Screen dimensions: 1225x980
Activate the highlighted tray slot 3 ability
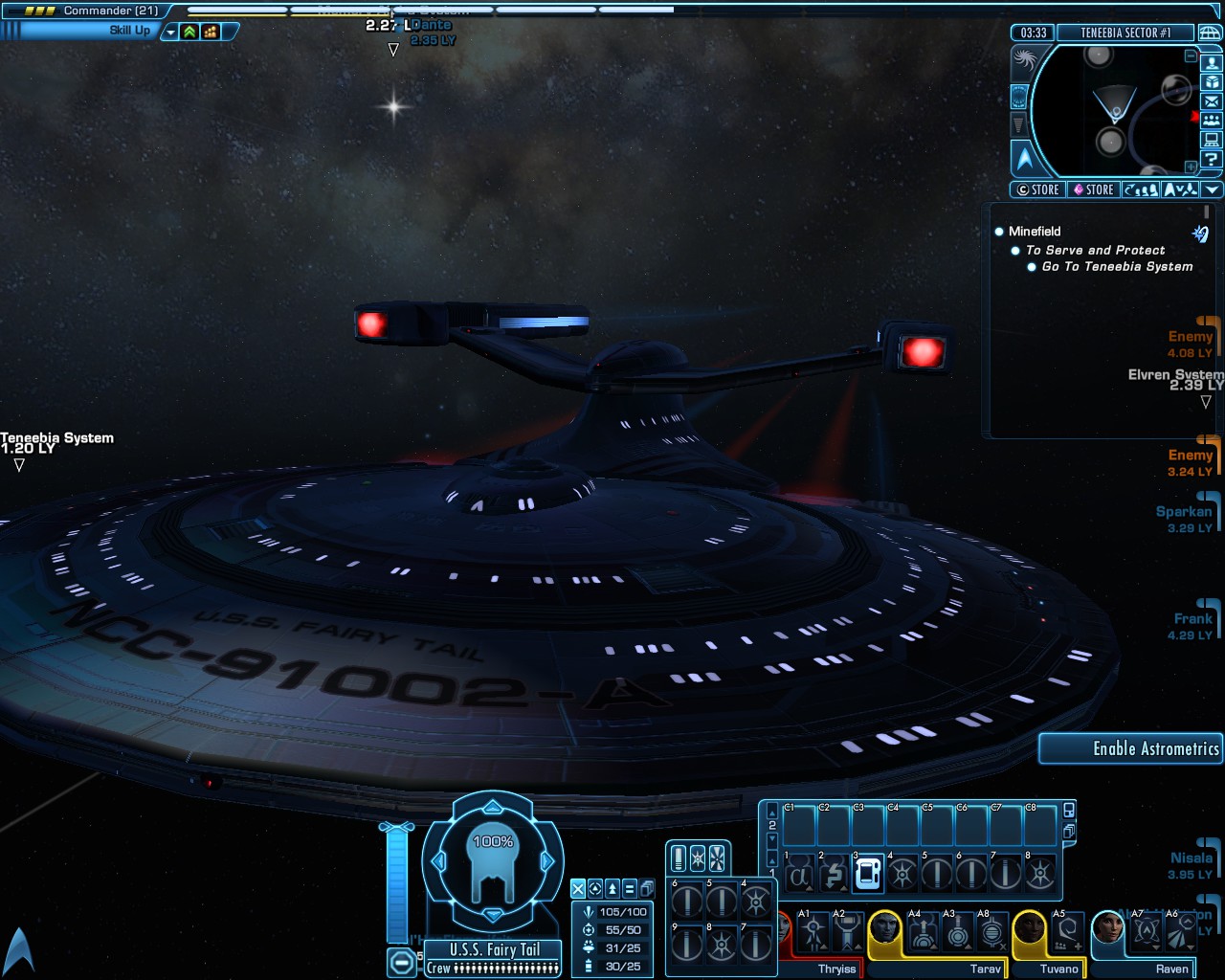pyautogui.click(x=868, y=874)
